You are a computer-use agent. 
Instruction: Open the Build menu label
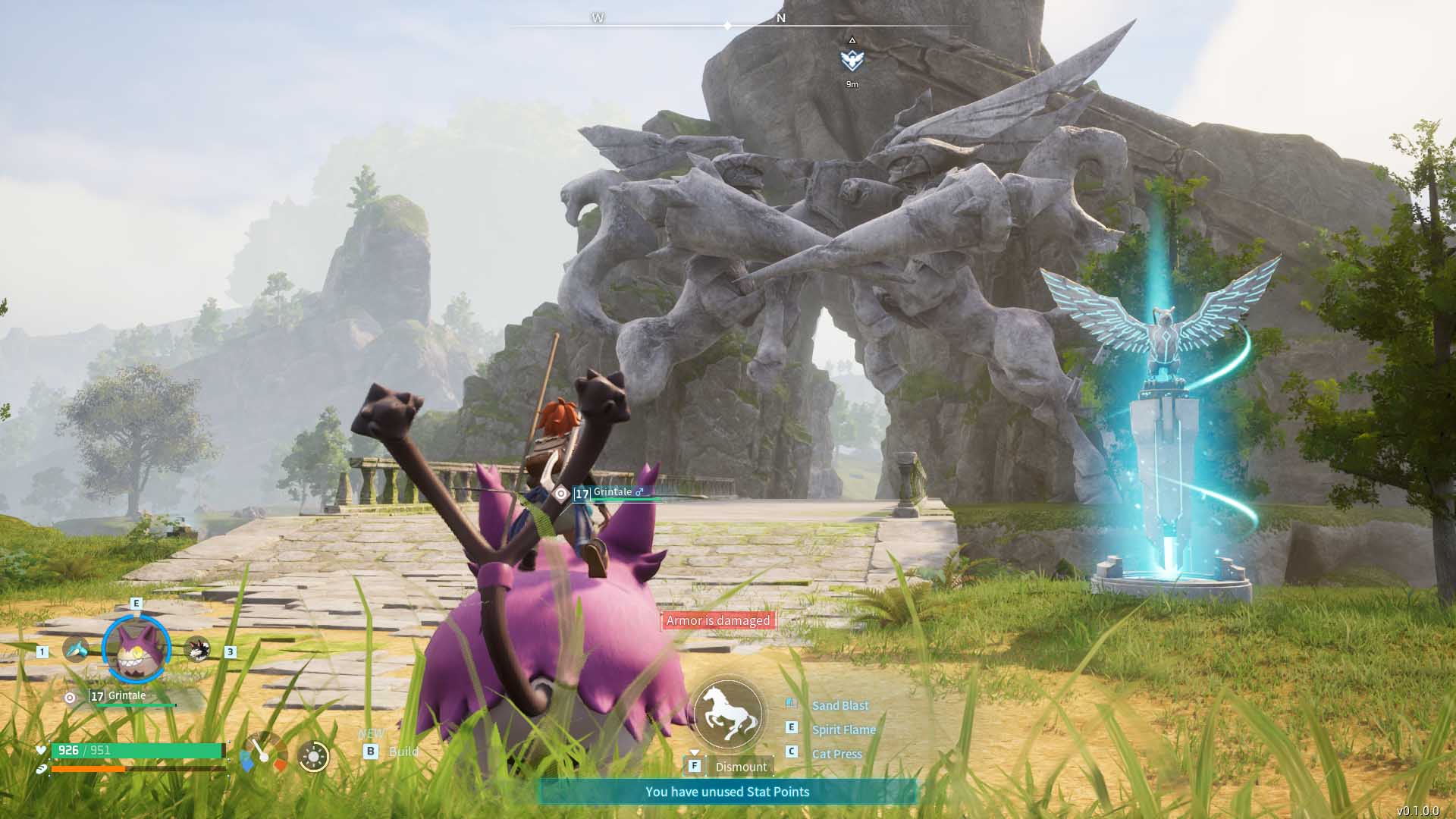(403, 752)
